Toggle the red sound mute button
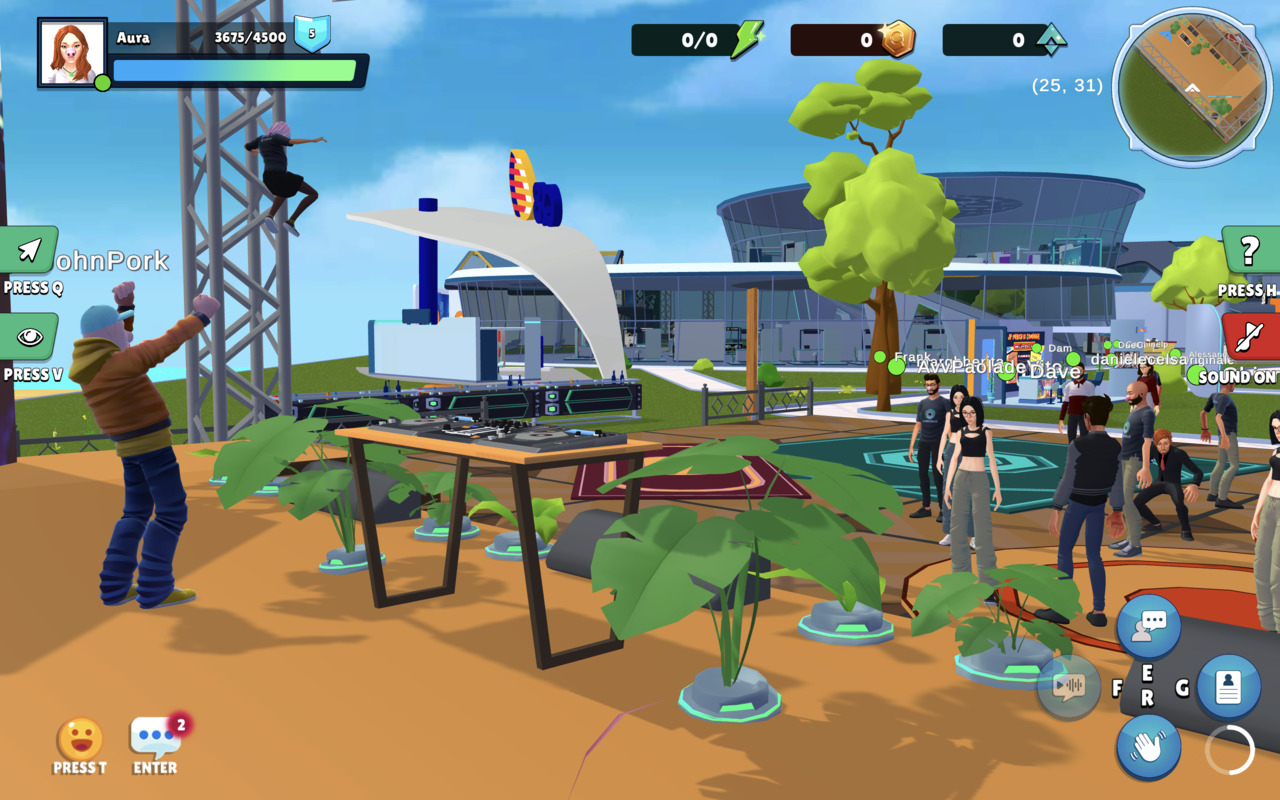 tap(1250, 337)
